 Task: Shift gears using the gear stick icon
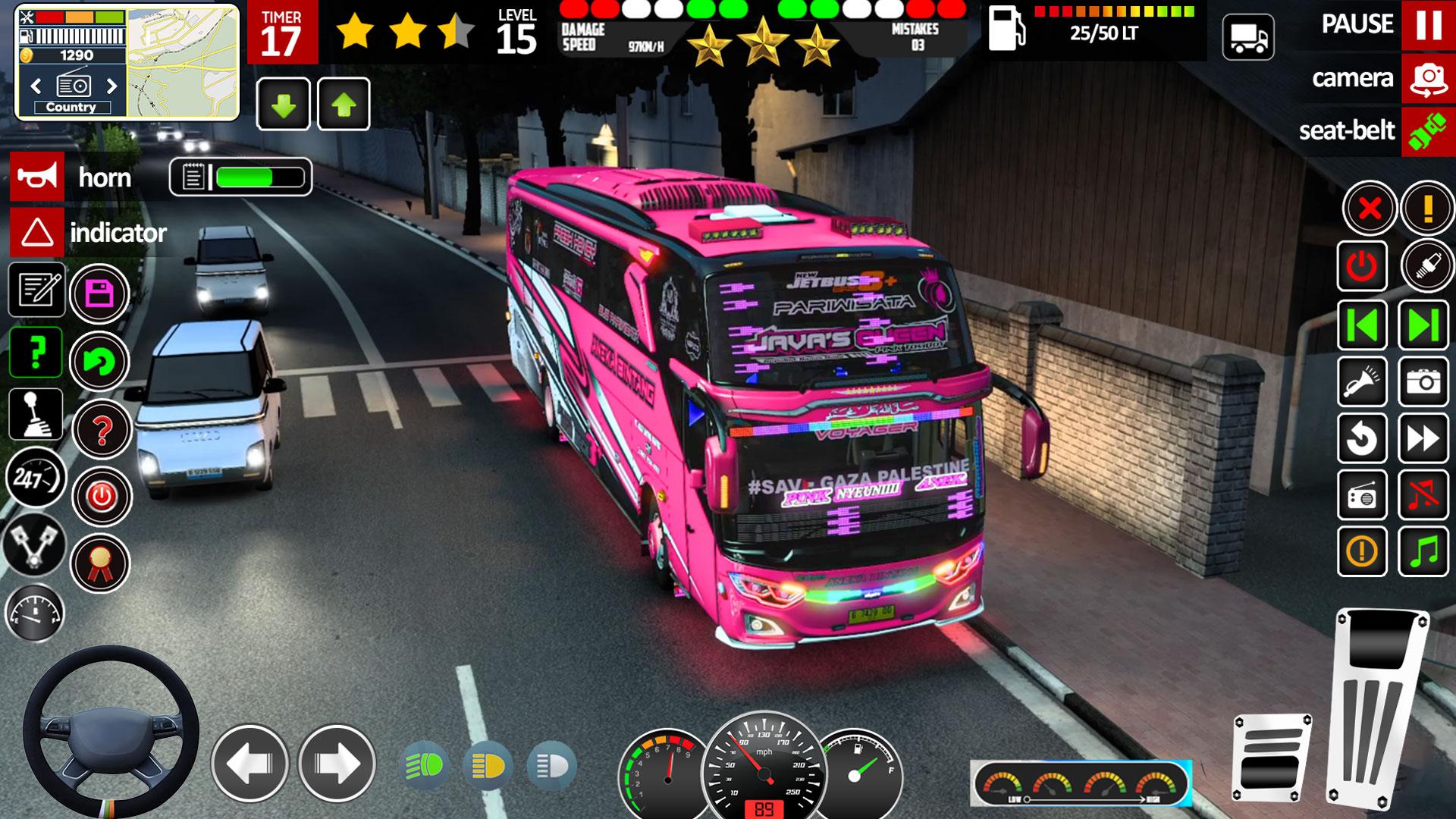[x=36, y=415]
